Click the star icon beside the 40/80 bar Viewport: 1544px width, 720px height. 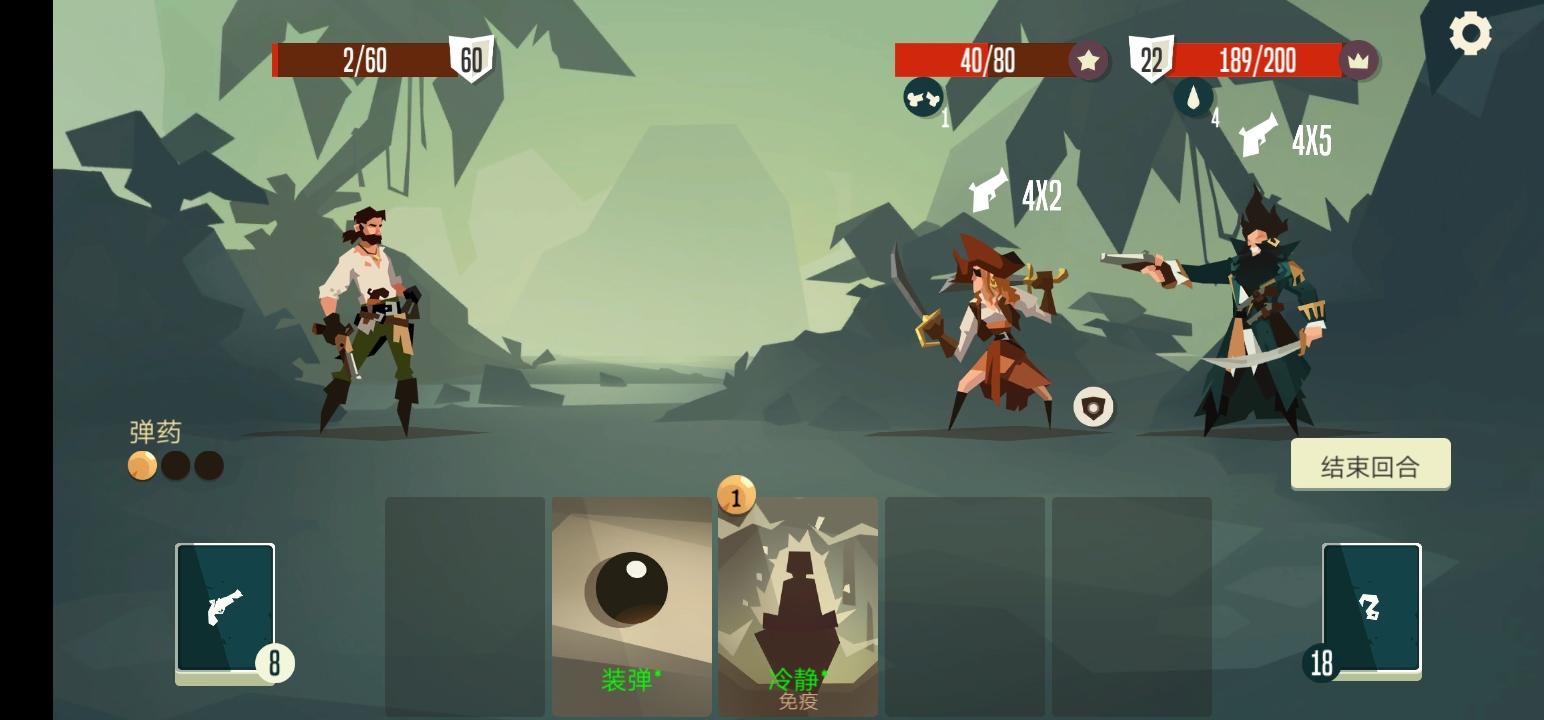[x=1087, y=61]
